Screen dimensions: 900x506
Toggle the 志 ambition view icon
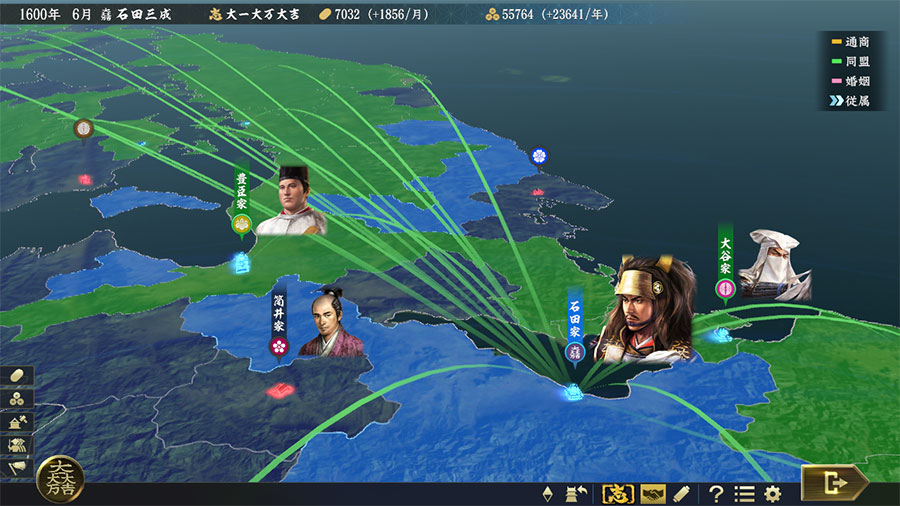click(x=617, y=493)
